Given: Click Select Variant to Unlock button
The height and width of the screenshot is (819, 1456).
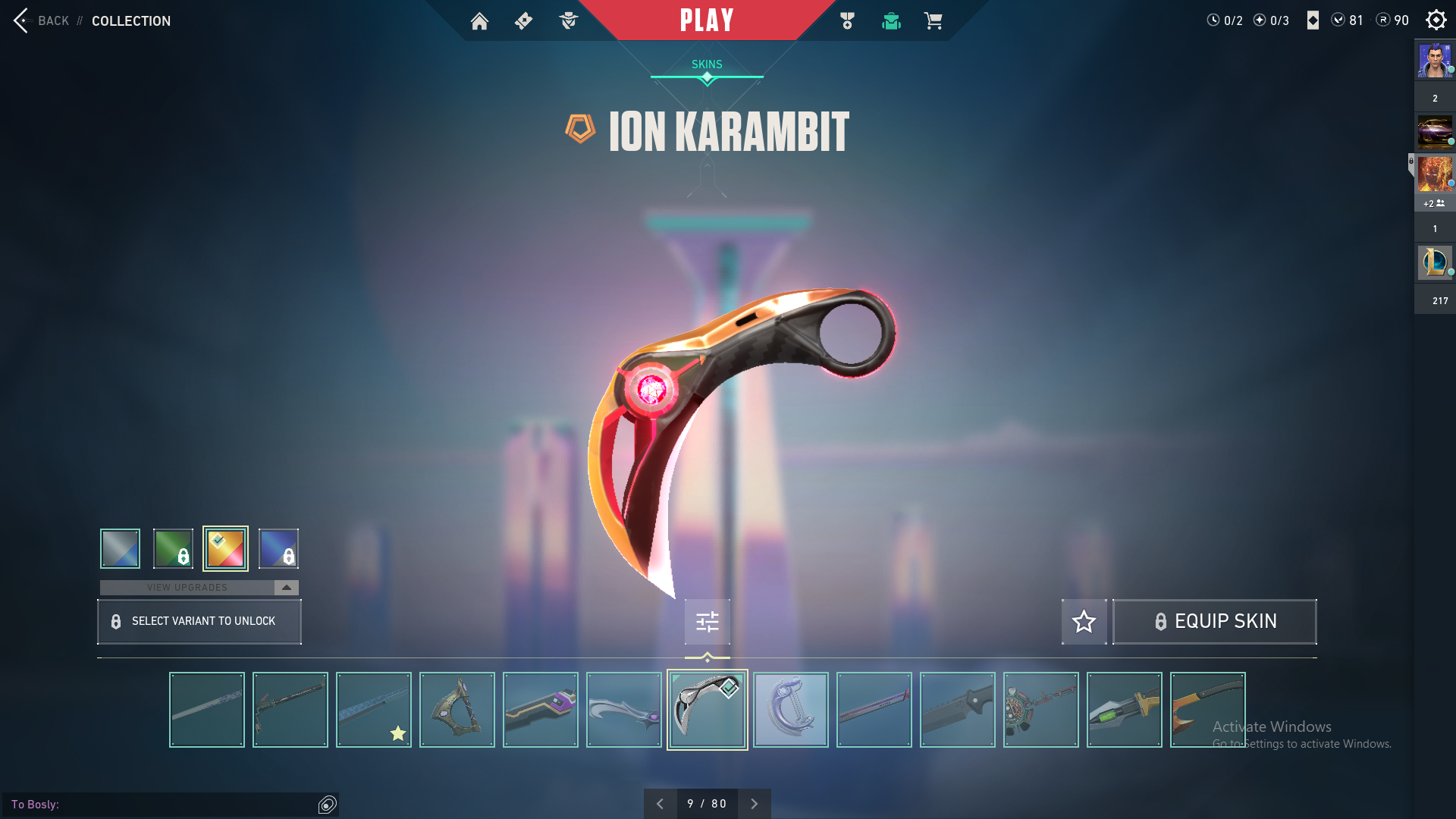Looking at the screenshot, I should (x=199, y=622).
